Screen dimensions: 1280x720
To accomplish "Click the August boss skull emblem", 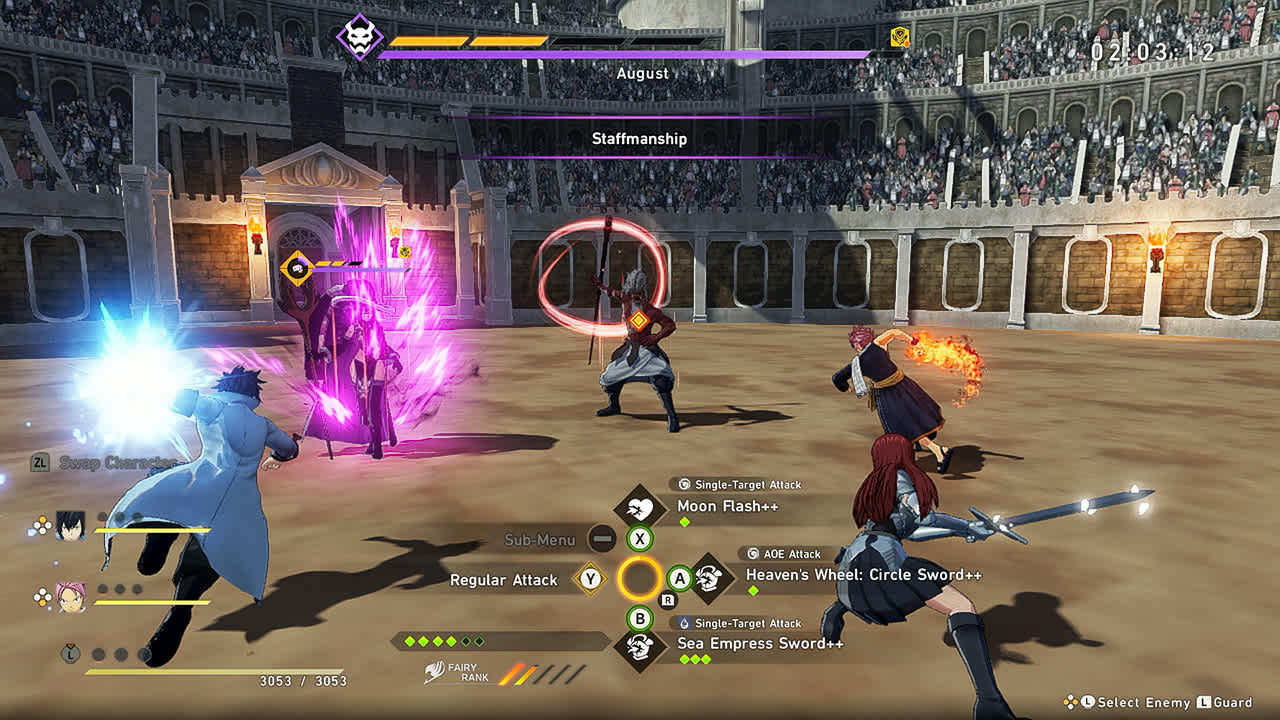I will [x=362, y=34].
